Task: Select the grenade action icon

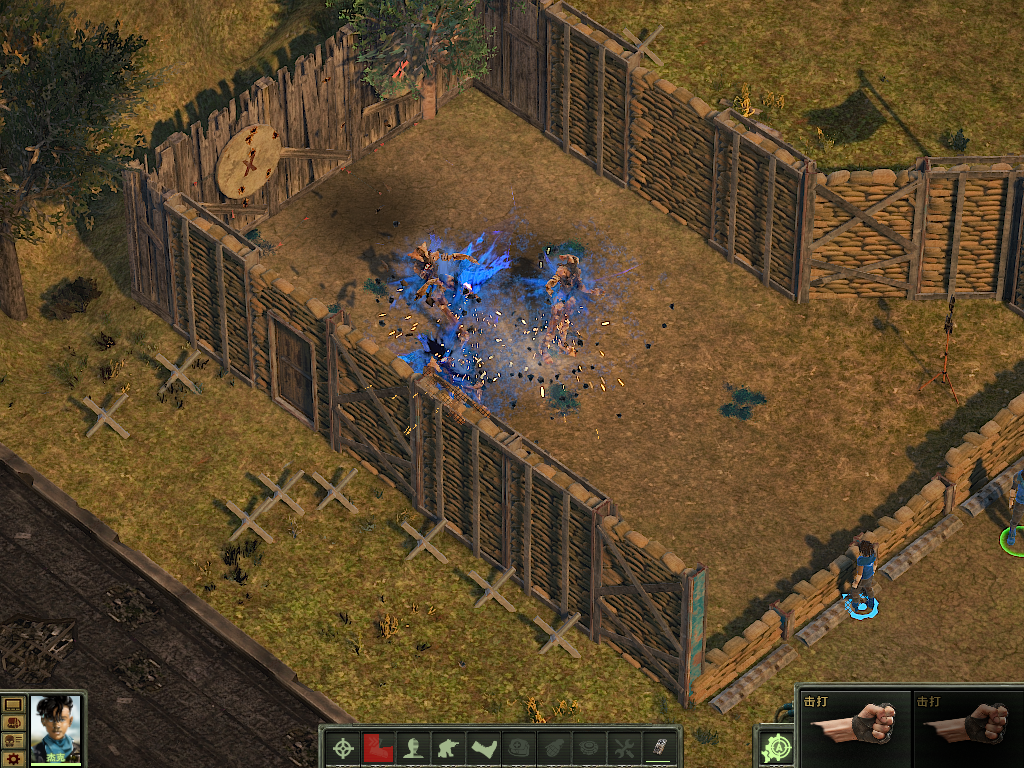Action: [554, 748]
